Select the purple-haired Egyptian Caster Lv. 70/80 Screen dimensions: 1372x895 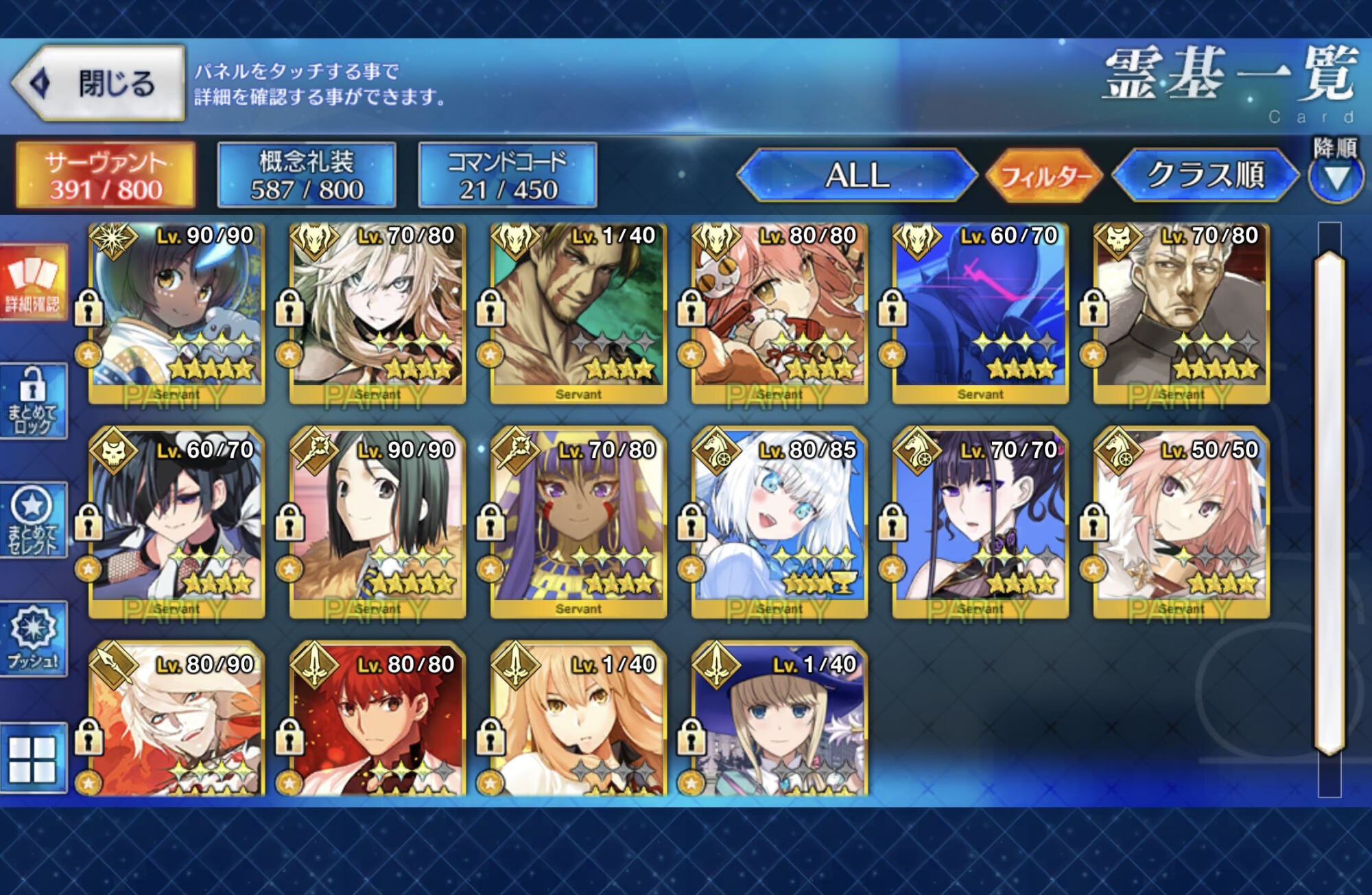pyautogui.click(x=578, y=525)
